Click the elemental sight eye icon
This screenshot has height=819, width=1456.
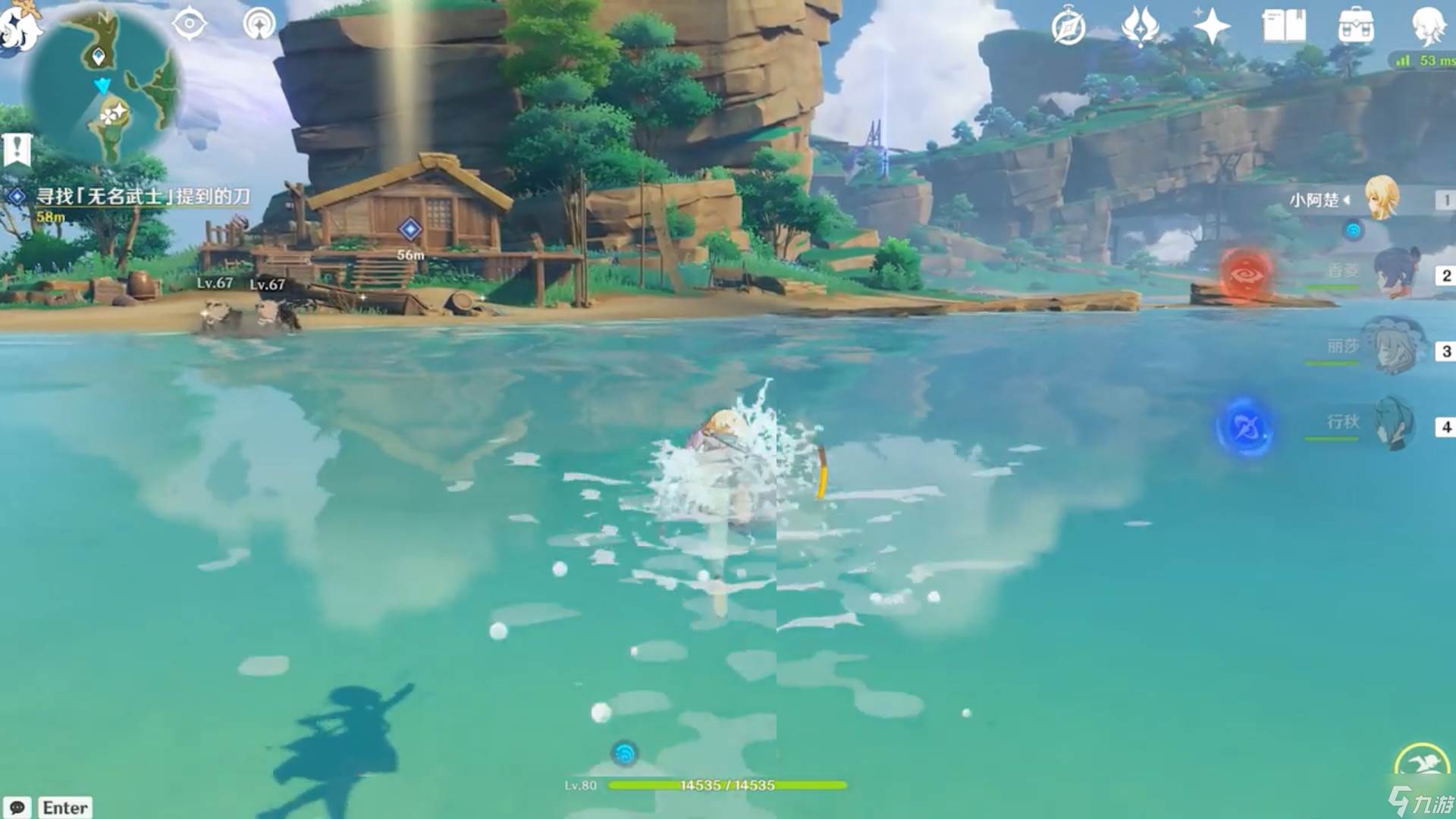[x=189, y=24]
